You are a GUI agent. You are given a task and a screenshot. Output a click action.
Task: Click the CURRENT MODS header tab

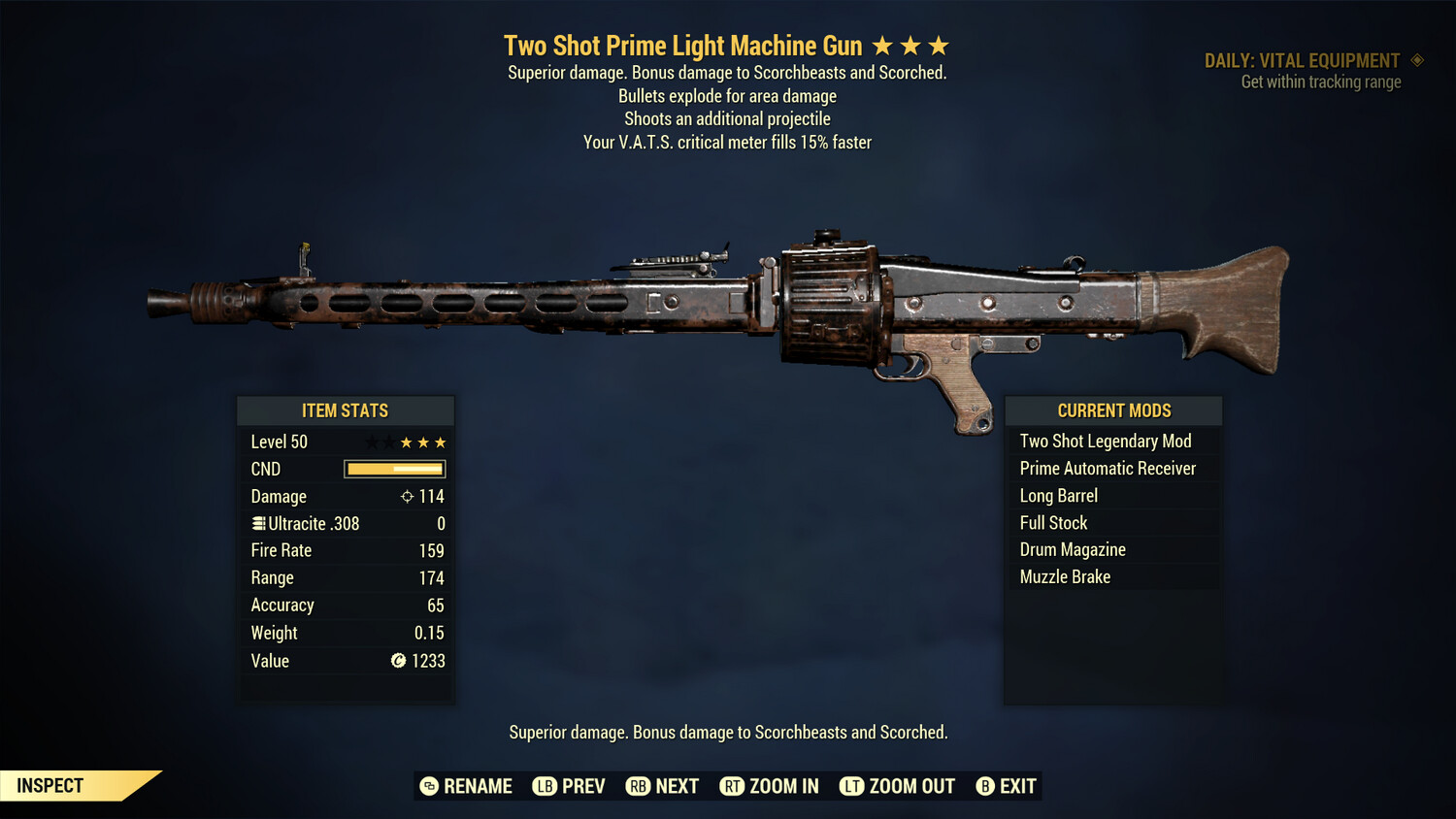pyautogui.click(x=1113, y=410)
